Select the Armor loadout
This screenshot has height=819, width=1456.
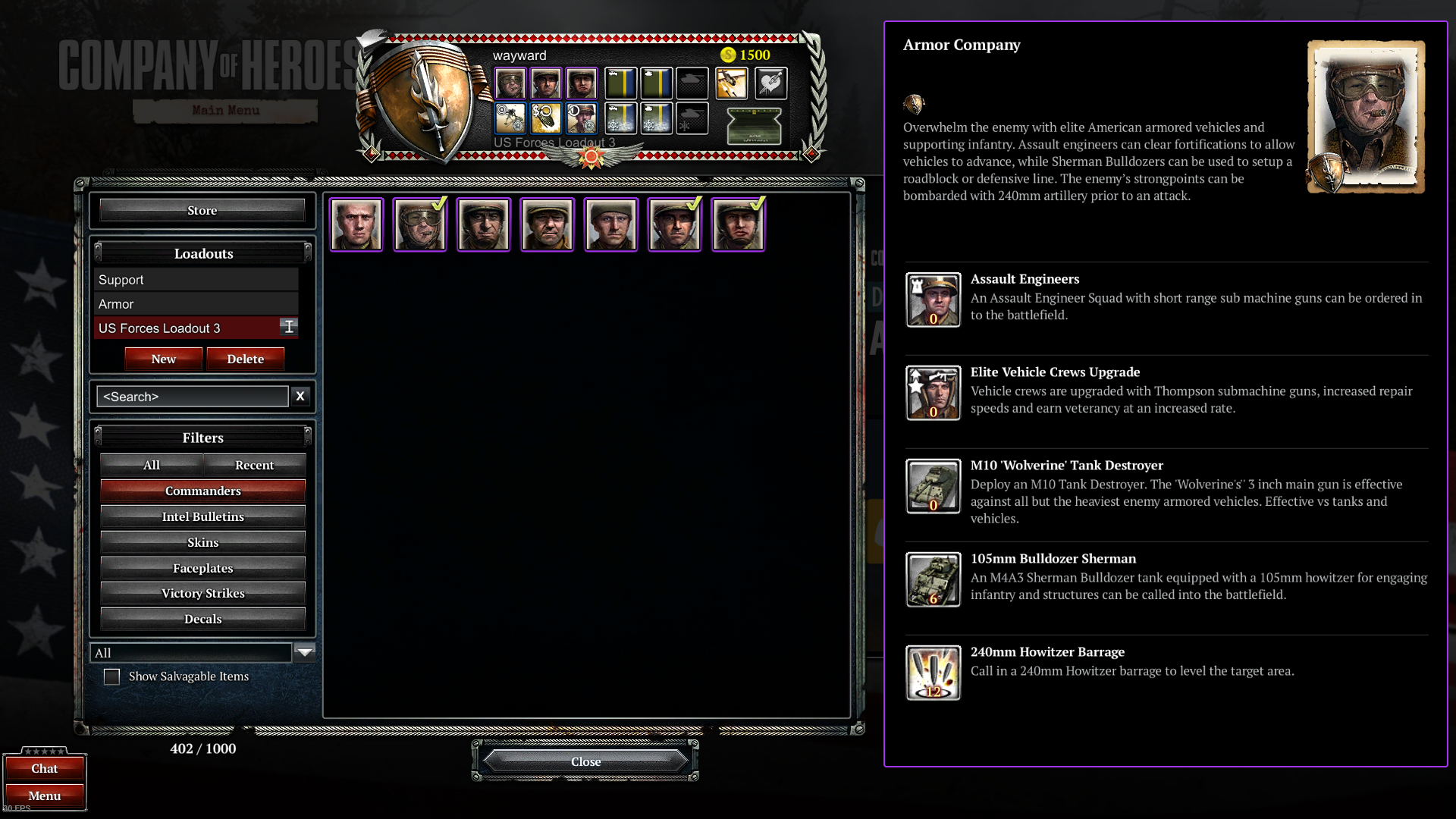(196, 304)
